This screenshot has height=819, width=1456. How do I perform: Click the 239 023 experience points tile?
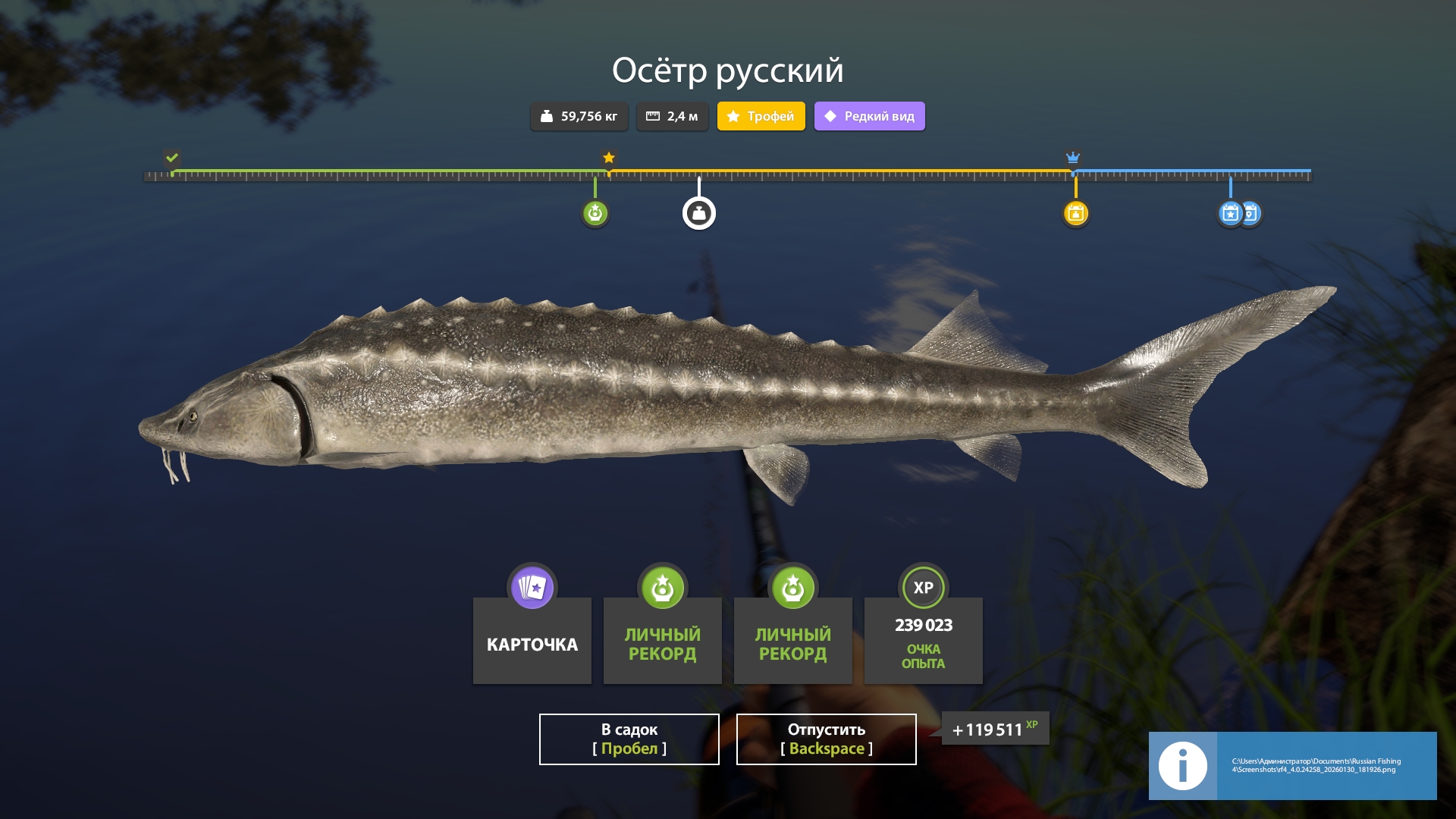pos(923,639)
